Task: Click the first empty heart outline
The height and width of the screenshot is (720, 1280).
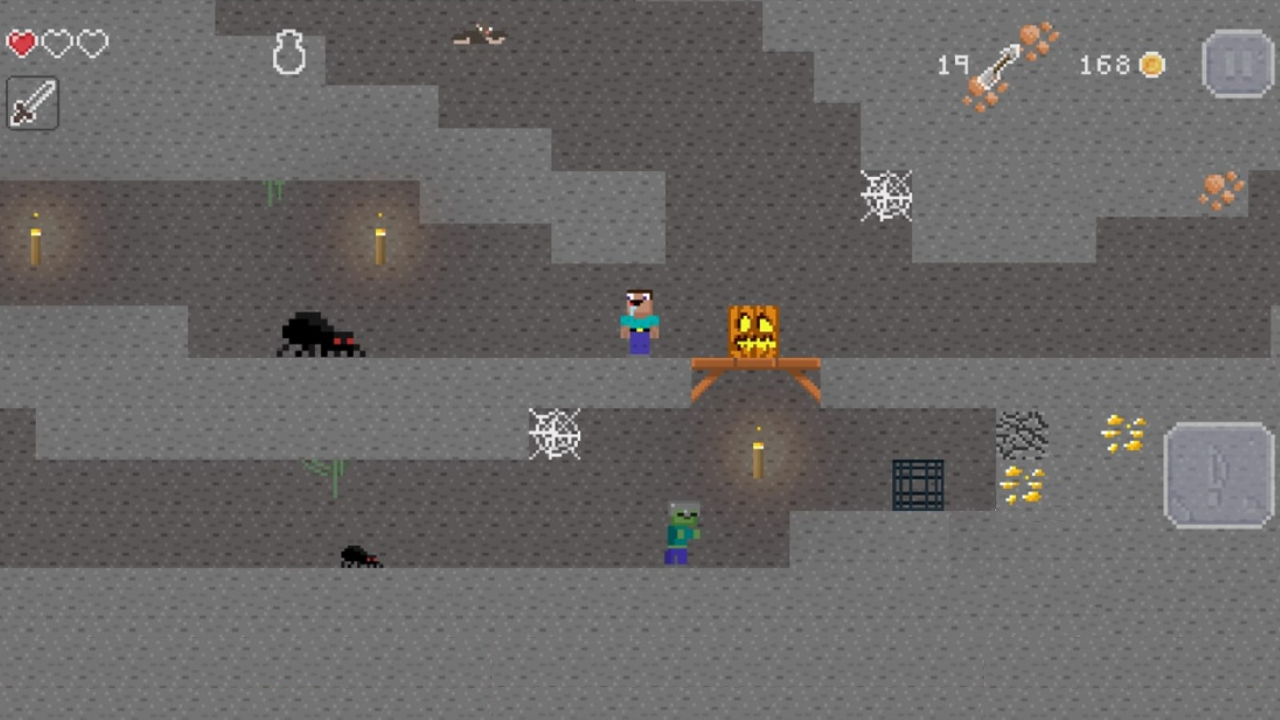Action: tap(57, 43)
